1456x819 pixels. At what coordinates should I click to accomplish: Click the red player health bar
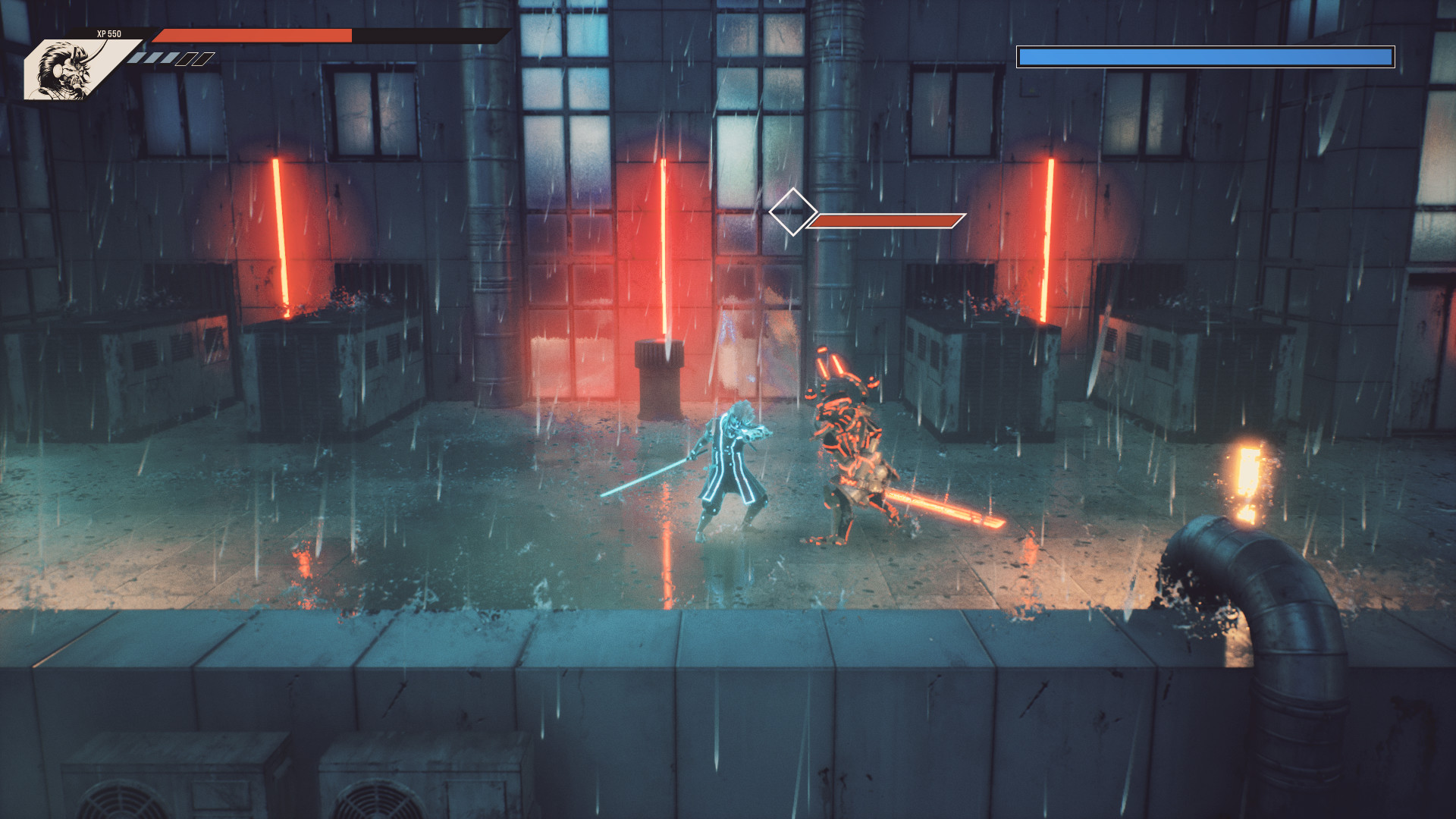(x=254, y=34)
